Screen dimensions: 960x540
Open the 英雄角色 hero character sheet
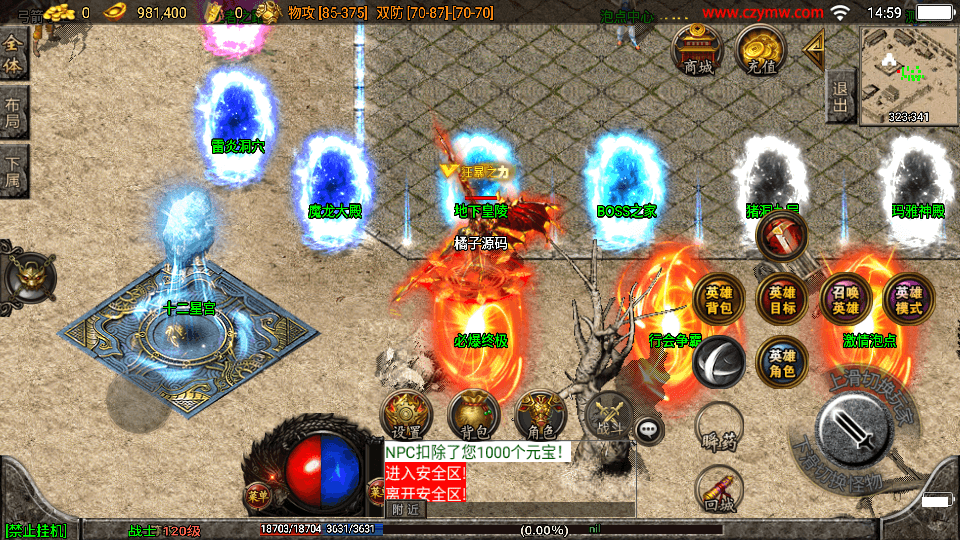pyautogui.click(x=782, y=362)
